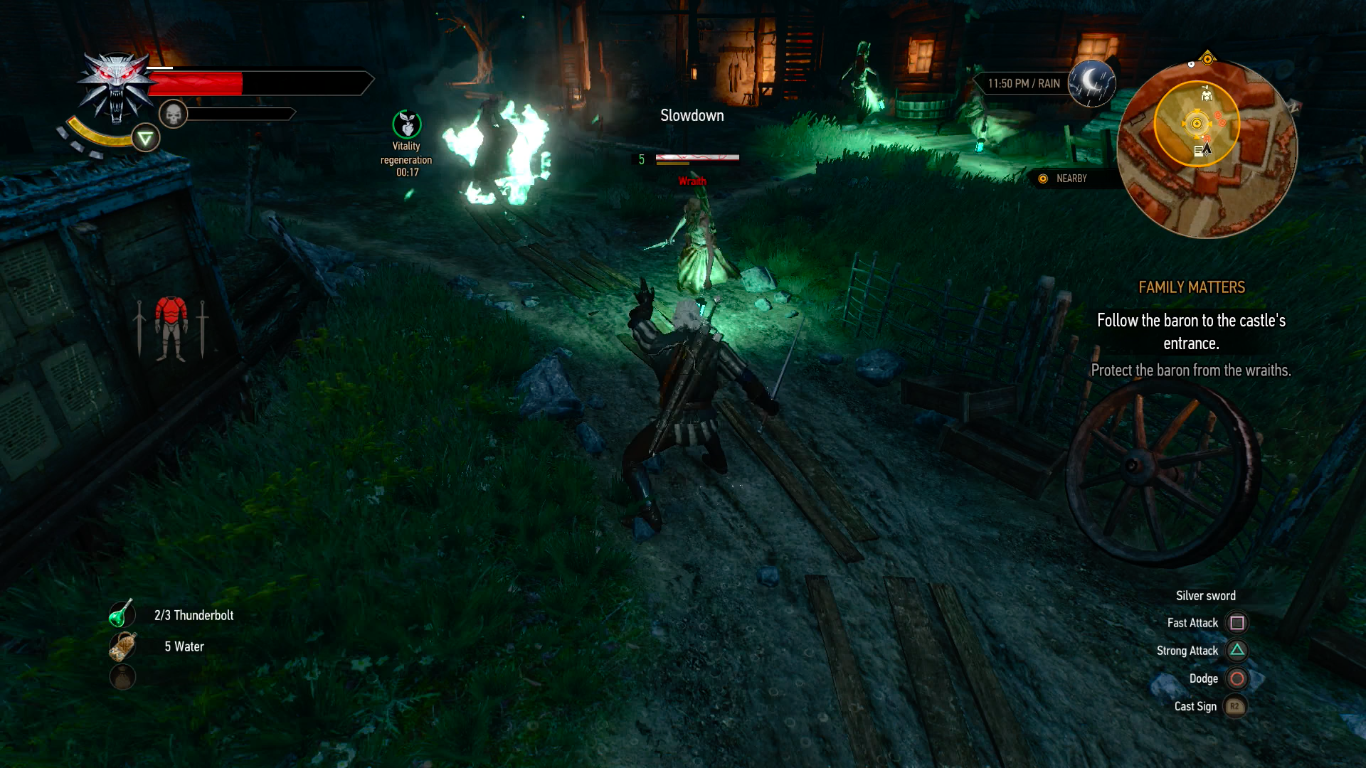Select the Vitality regeneration buff icon
Viewport: 1366px width, 768px height.
[x=406, y=125]
